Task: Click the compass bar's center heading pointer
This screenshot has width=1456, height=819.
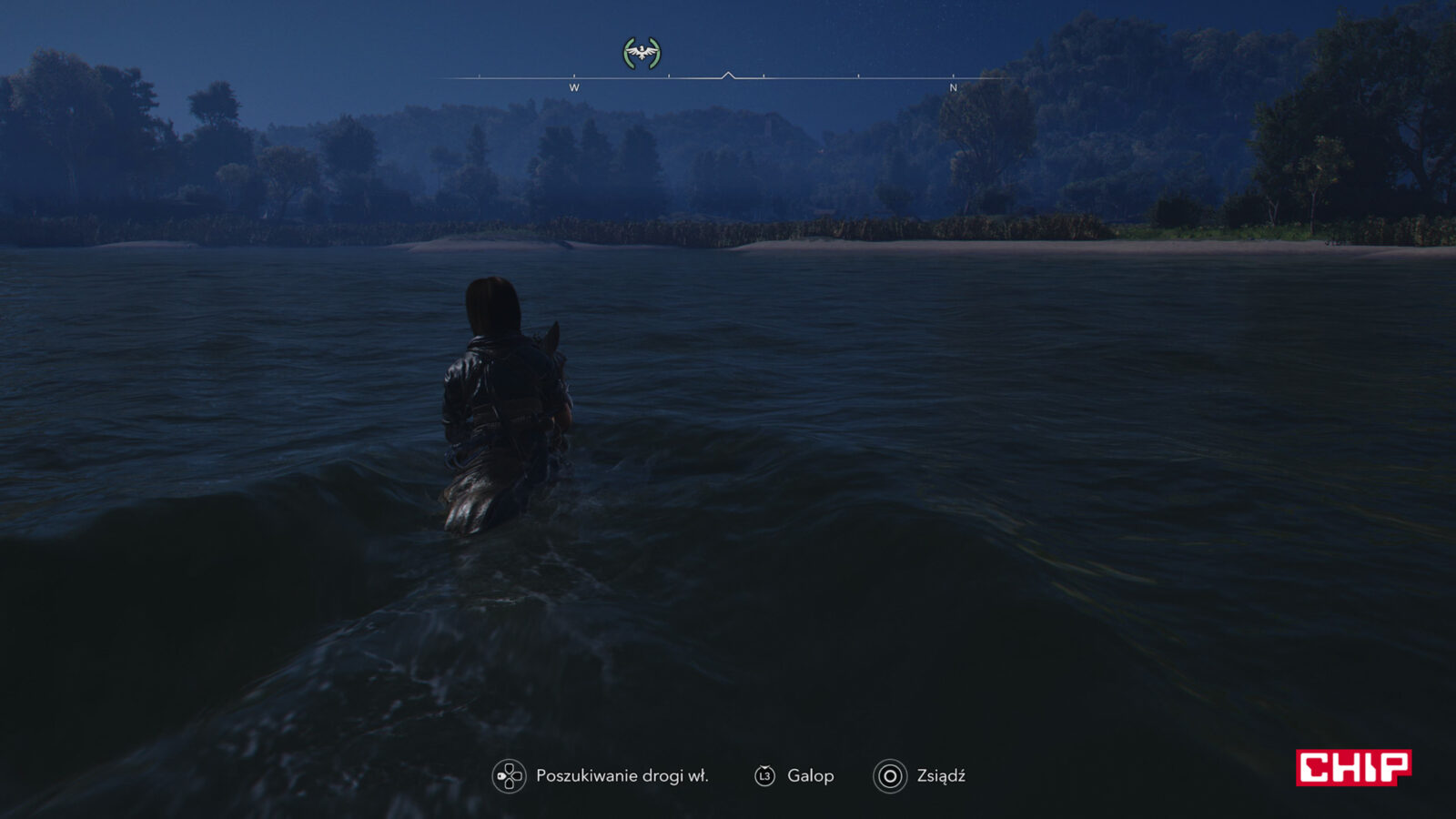Action: point(728,76)
